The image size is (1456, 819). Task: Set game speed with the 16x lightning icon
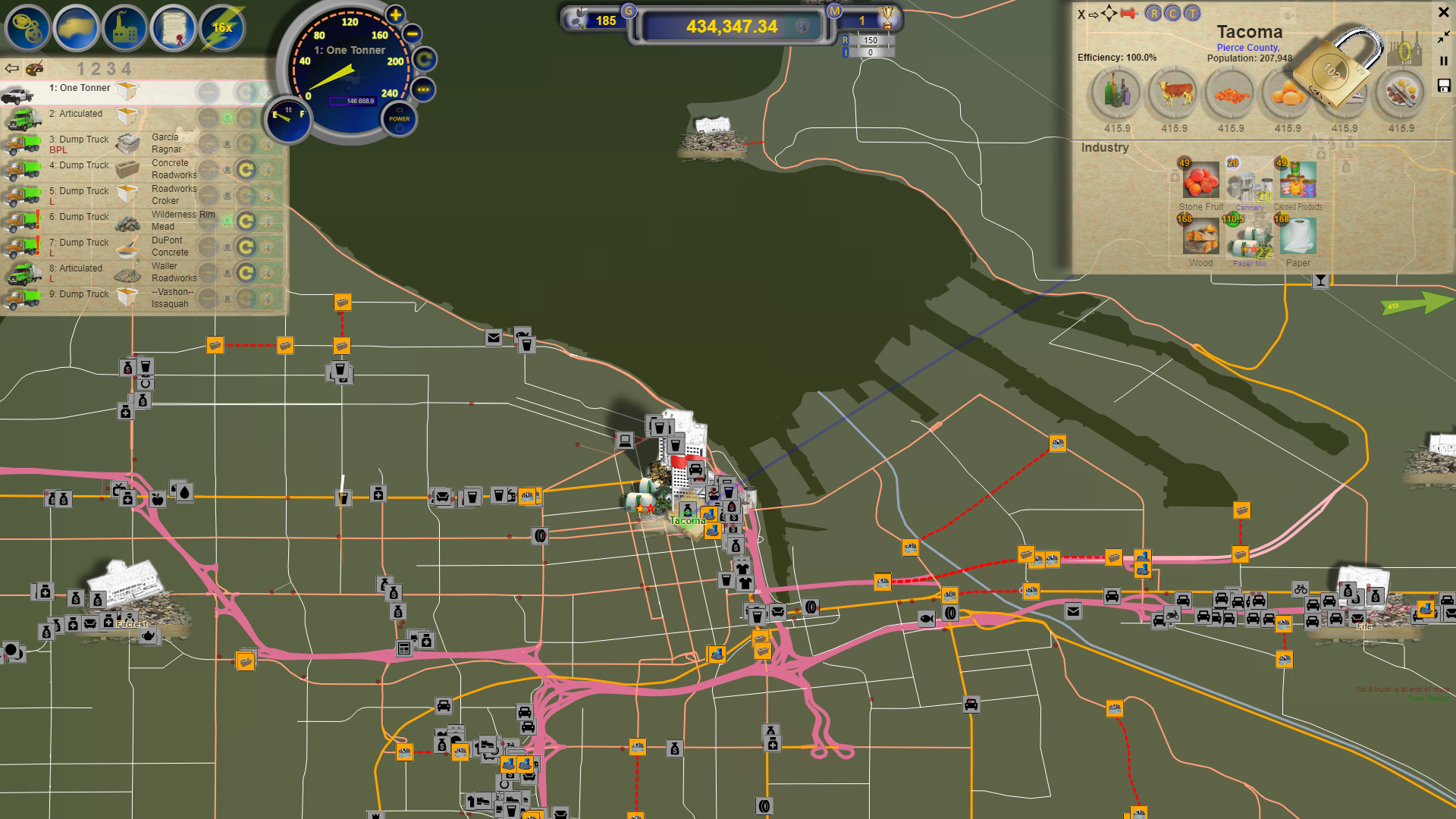[221, 28]
